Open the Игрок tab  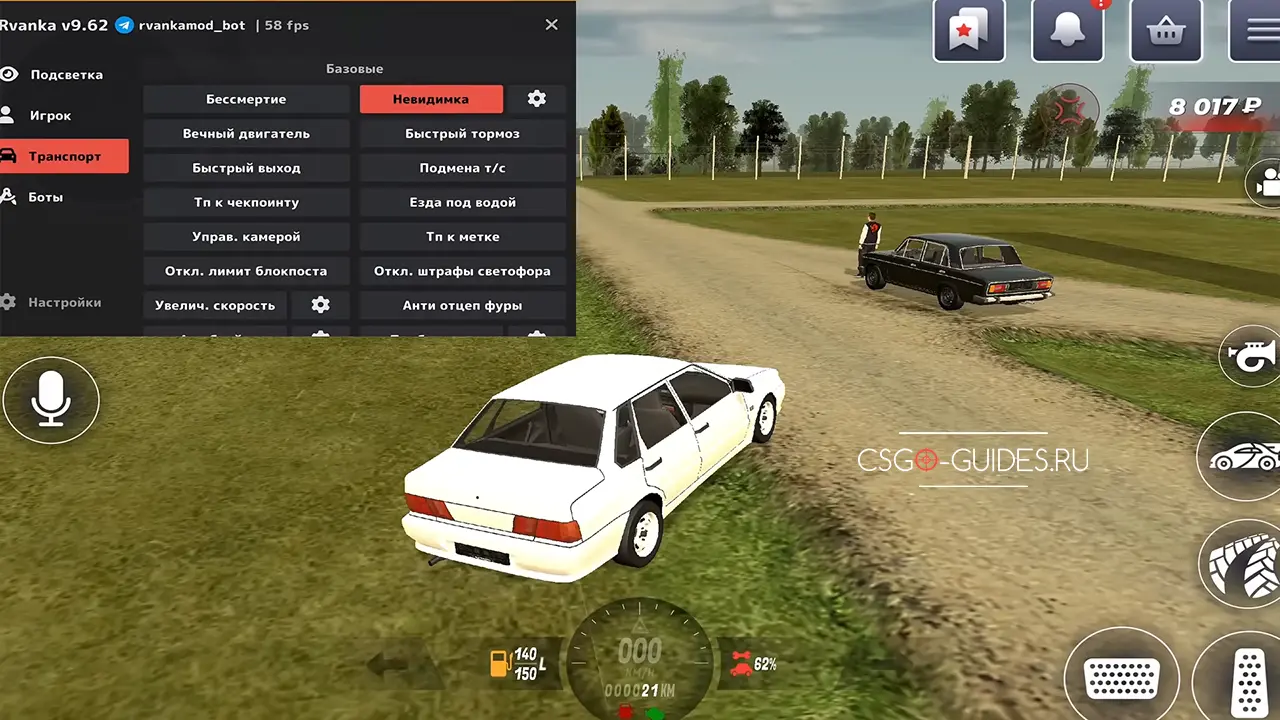pyautogui.click(x=50, y=116)
